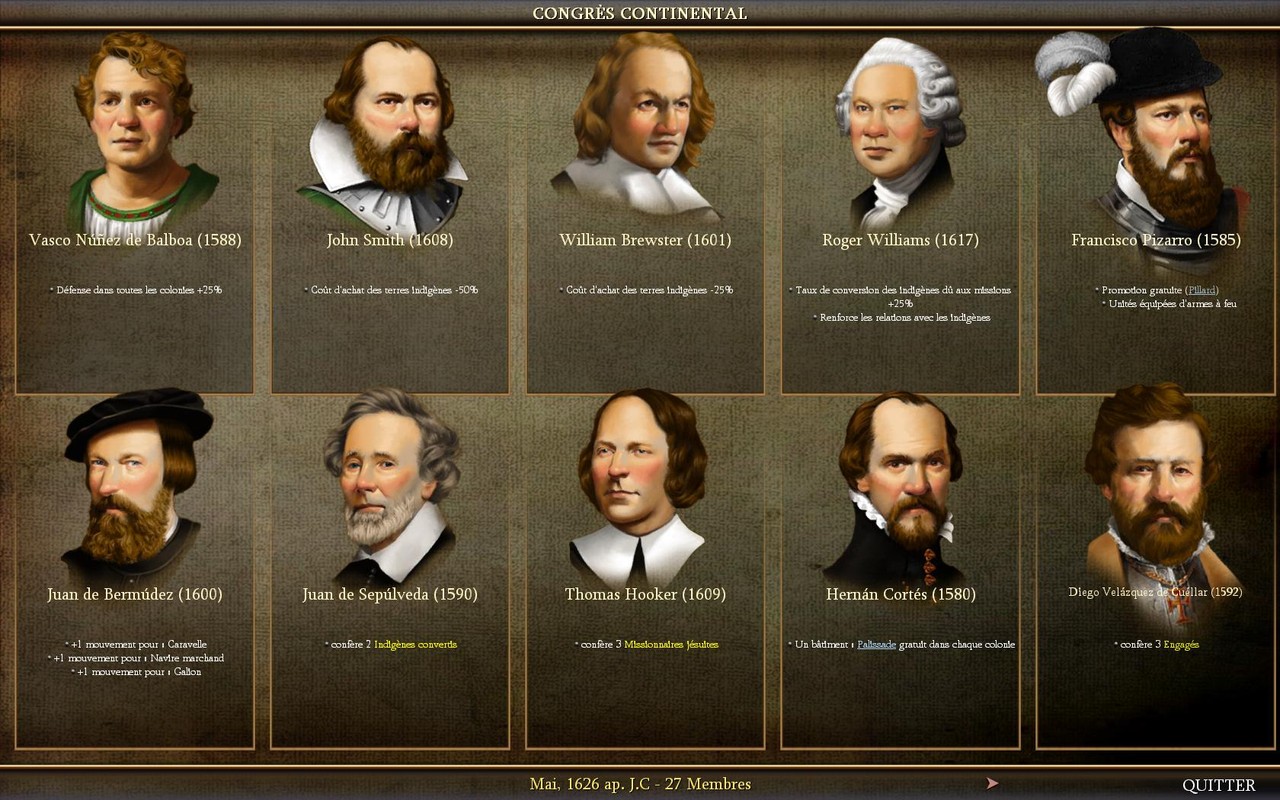Screen dimensions: 1280x800
Task: Click Roger Williams's portrait
Action: [x=897, y=130]
